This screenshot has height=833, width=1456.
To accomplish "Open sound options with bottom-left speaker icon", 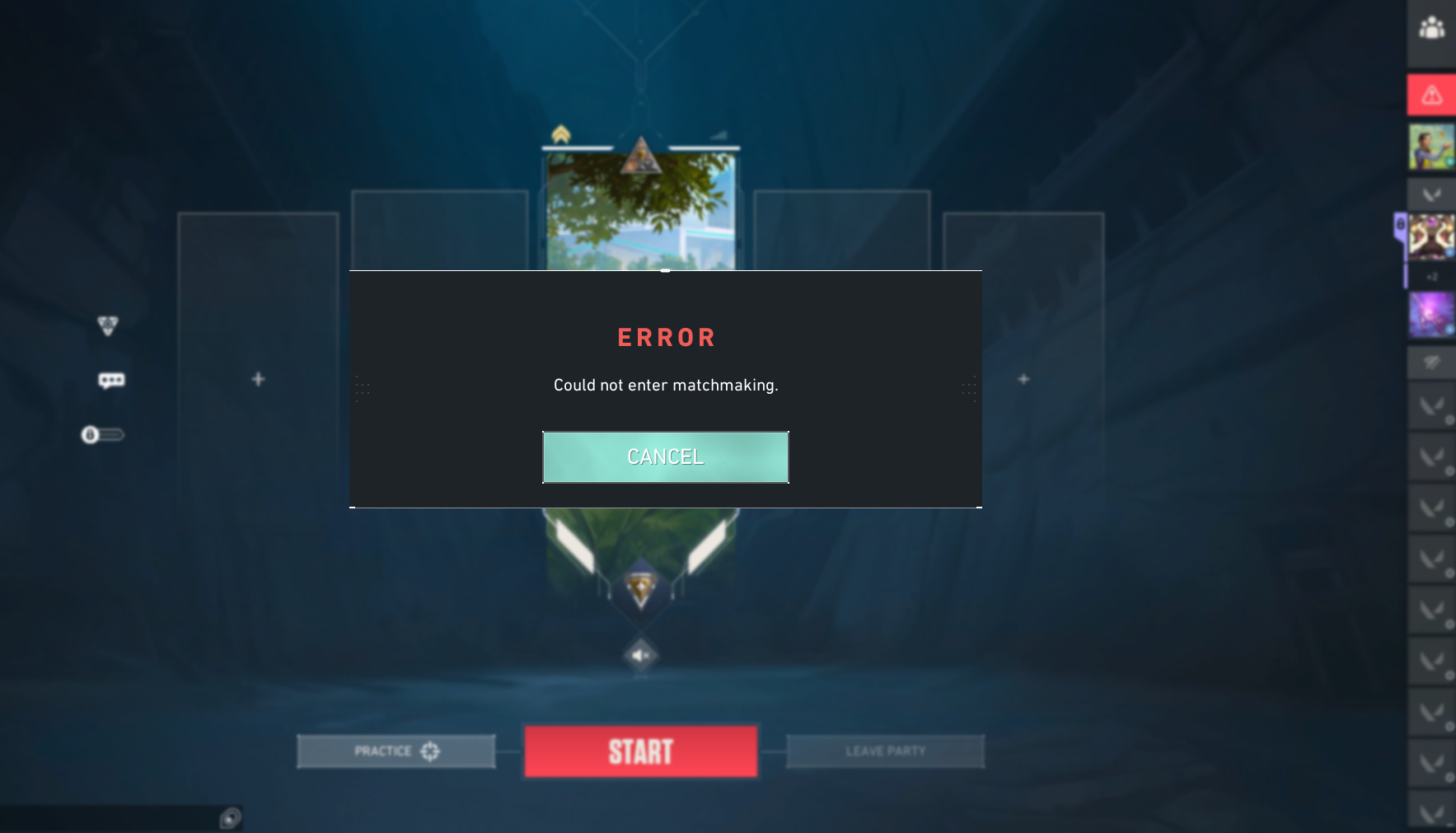I will [x=229, y=817].
